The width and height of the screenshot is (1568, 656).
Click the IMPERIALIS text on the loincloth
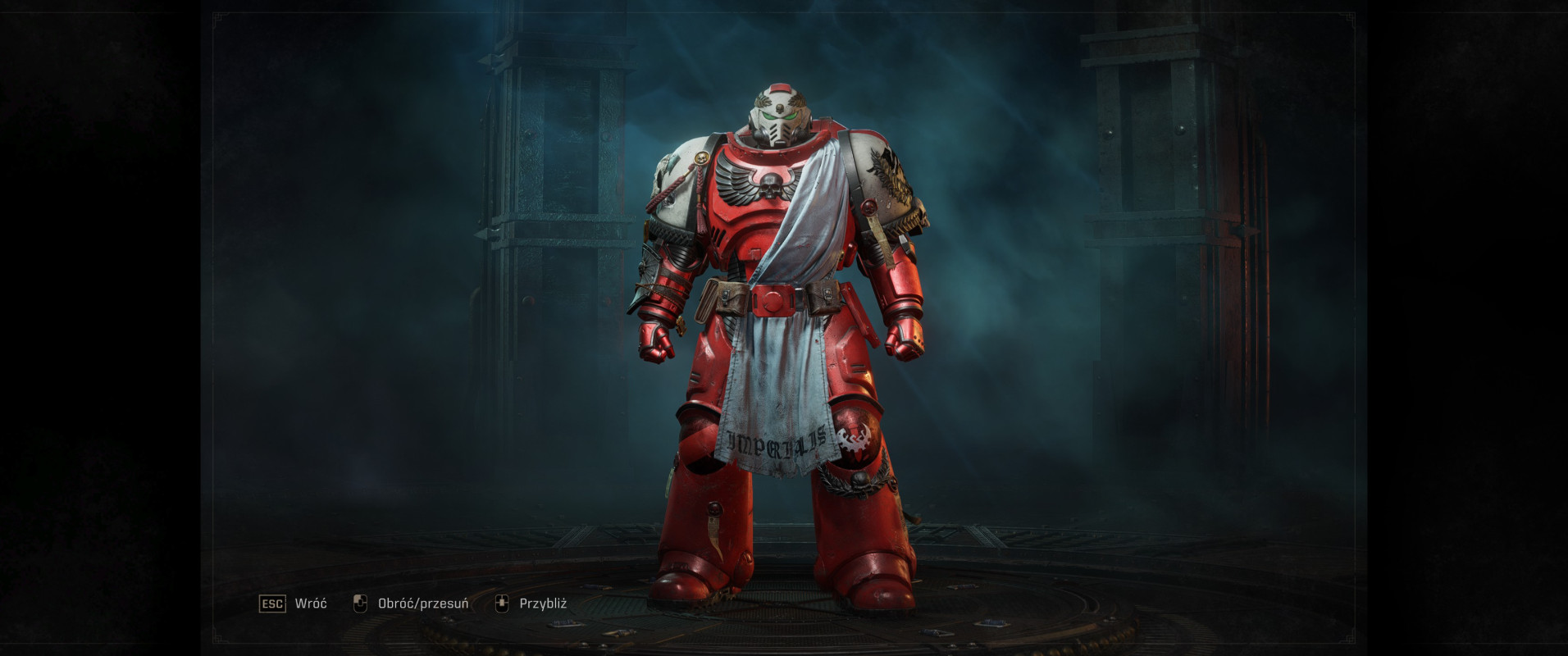[x=774, y=443]
